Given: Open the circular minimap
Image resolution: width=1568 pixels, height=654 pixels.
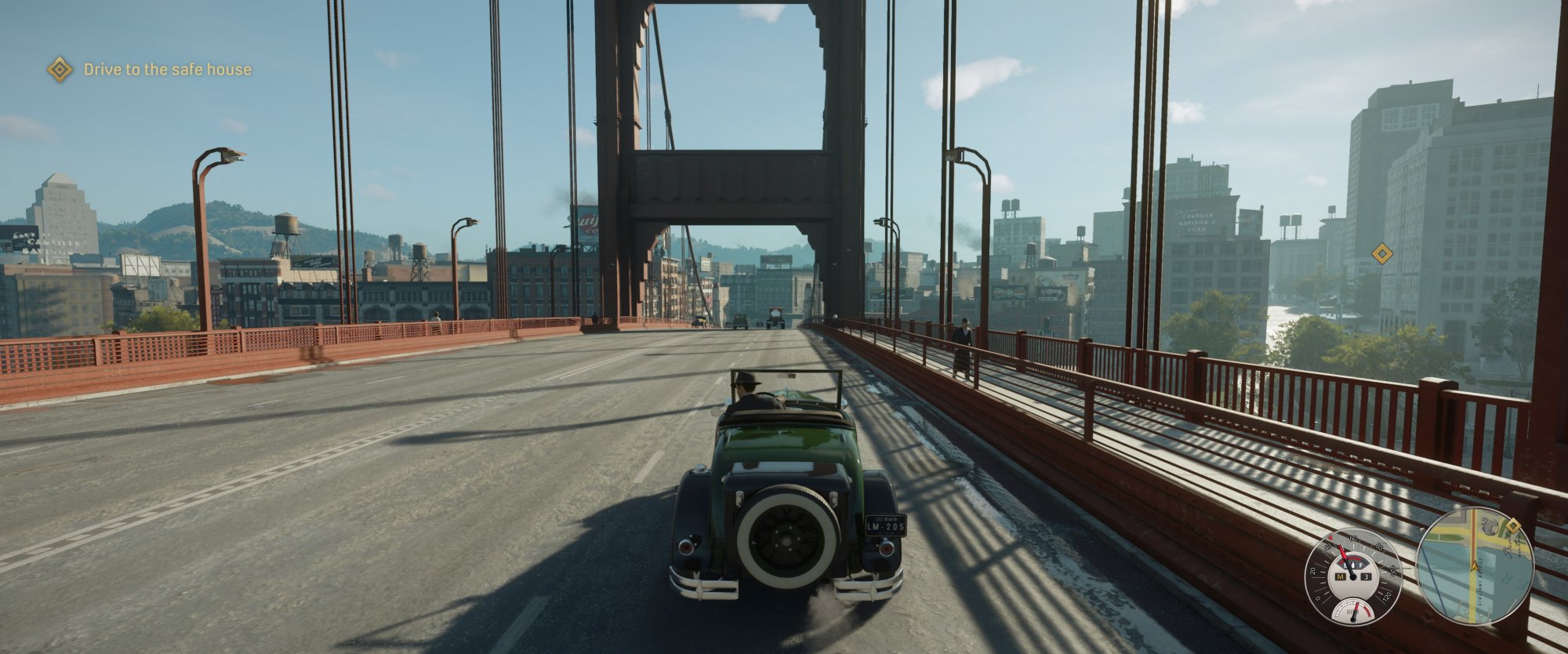Looking at the screenshot, I should [1475, 565].
